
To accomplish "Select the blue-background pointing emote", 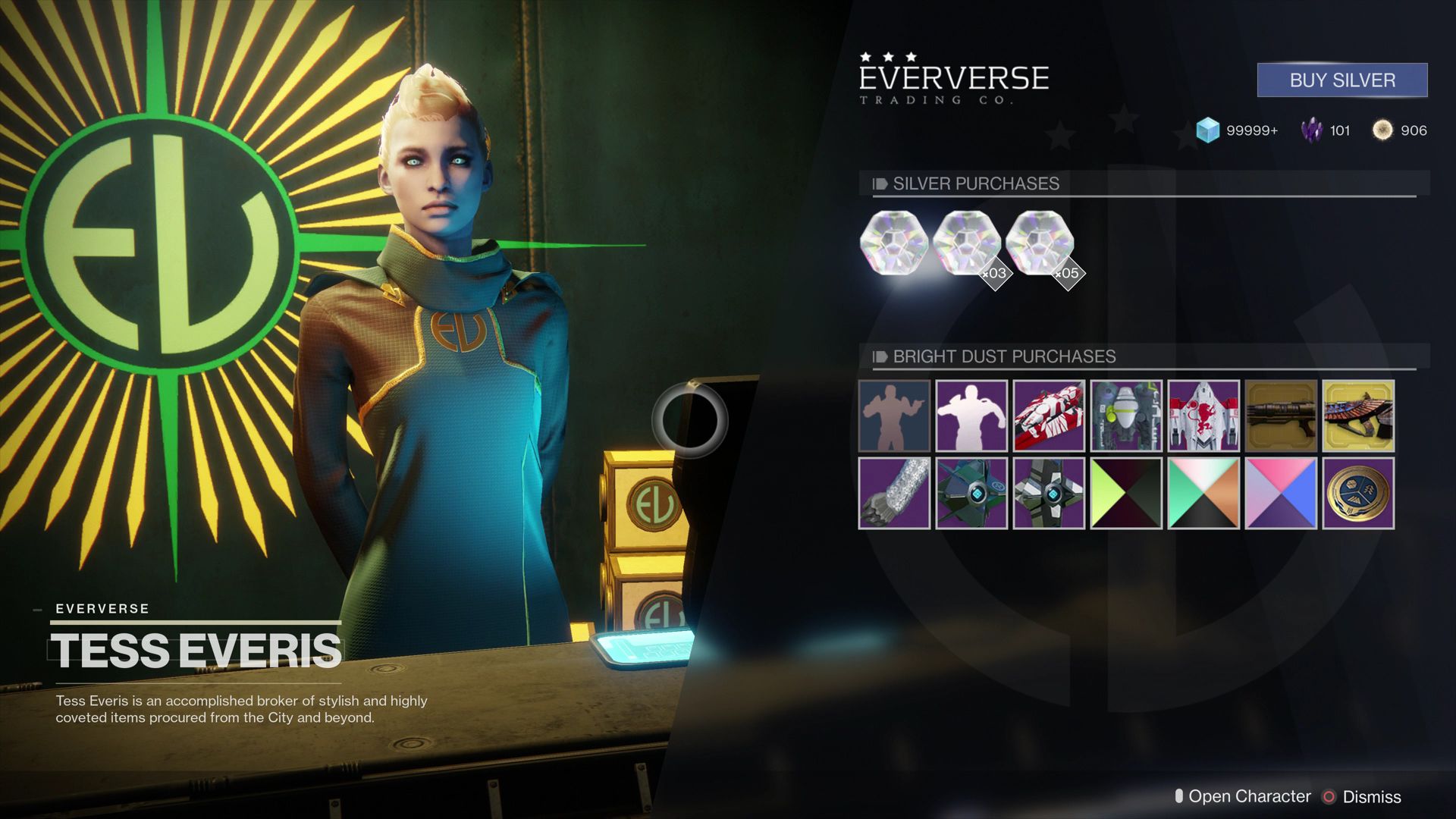I will point(894,416).
